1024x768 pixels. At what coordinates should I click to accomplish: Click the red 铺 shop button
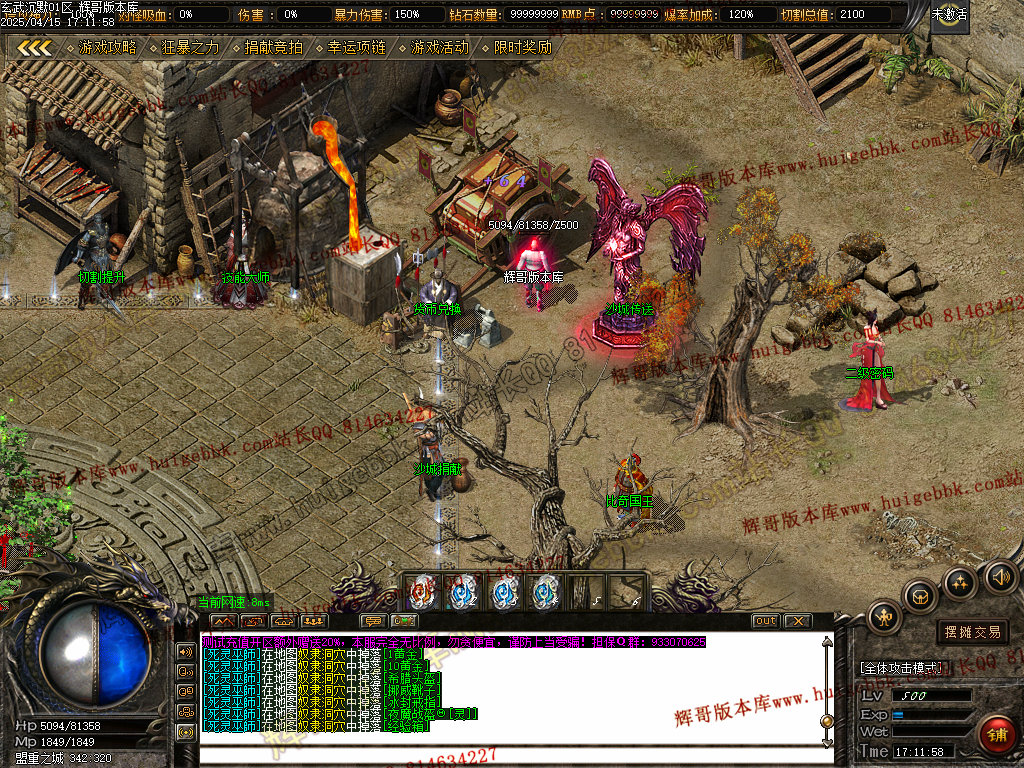coord(997,735)
